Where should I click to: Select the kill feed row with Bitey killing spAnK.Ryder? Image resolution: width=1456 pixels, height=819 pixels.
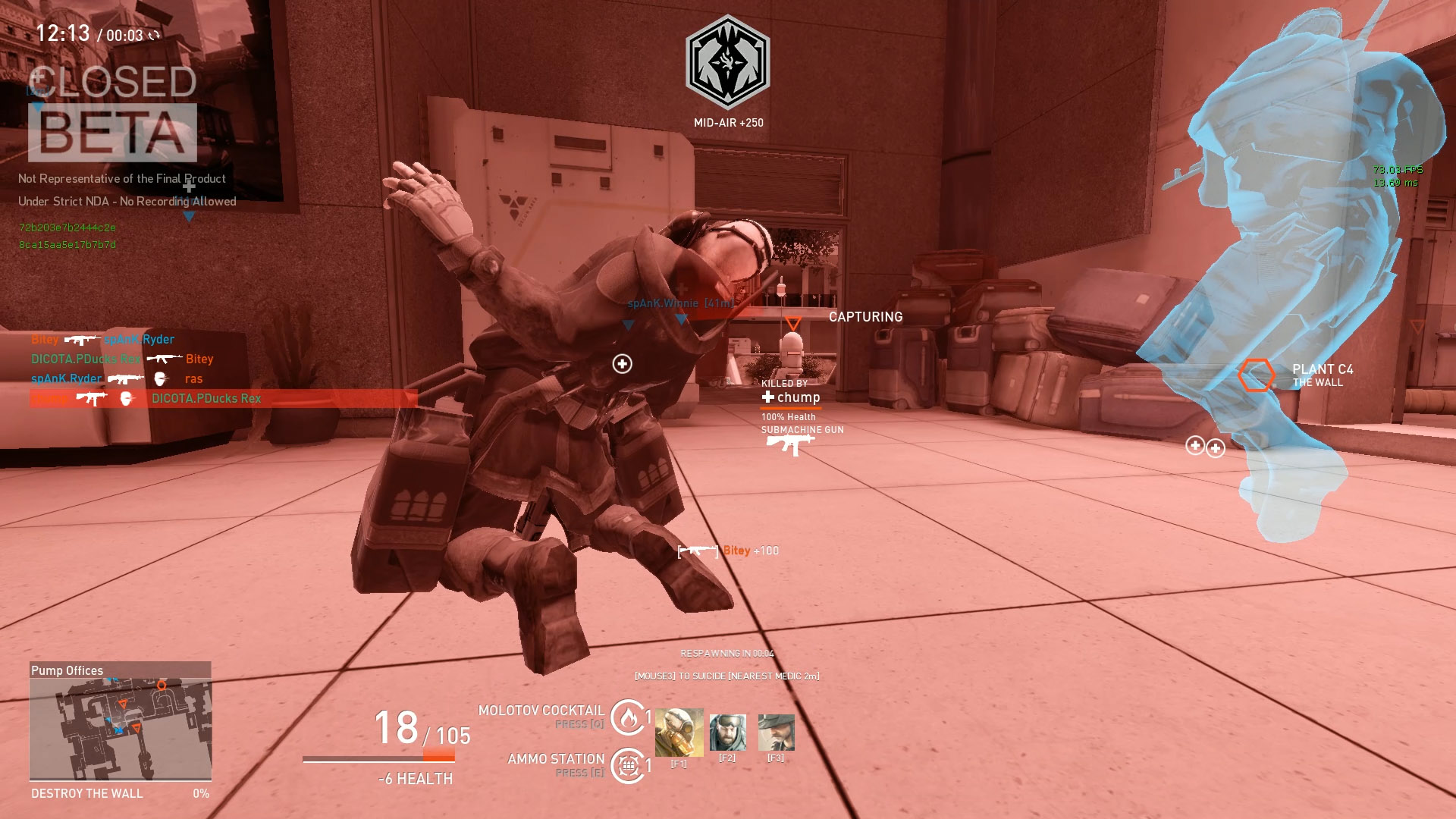[103, 339]
